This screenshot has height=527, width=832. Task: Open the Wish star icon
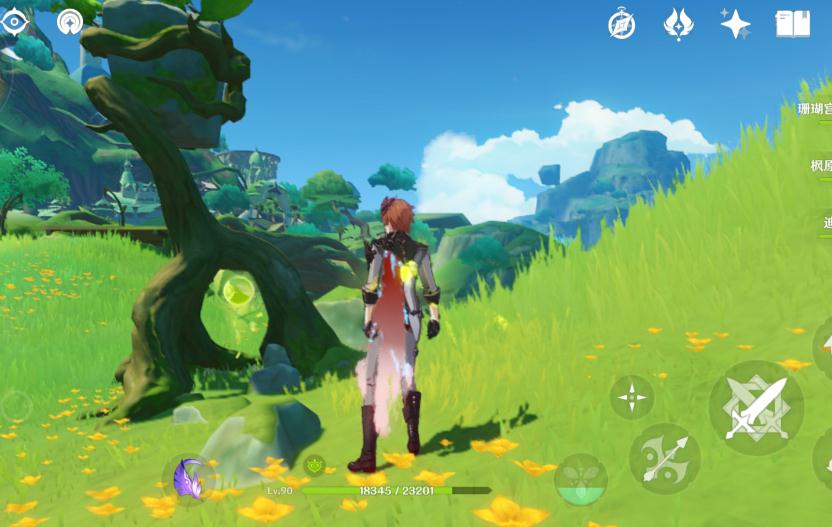pyautogui.click(x=735, y=25)
